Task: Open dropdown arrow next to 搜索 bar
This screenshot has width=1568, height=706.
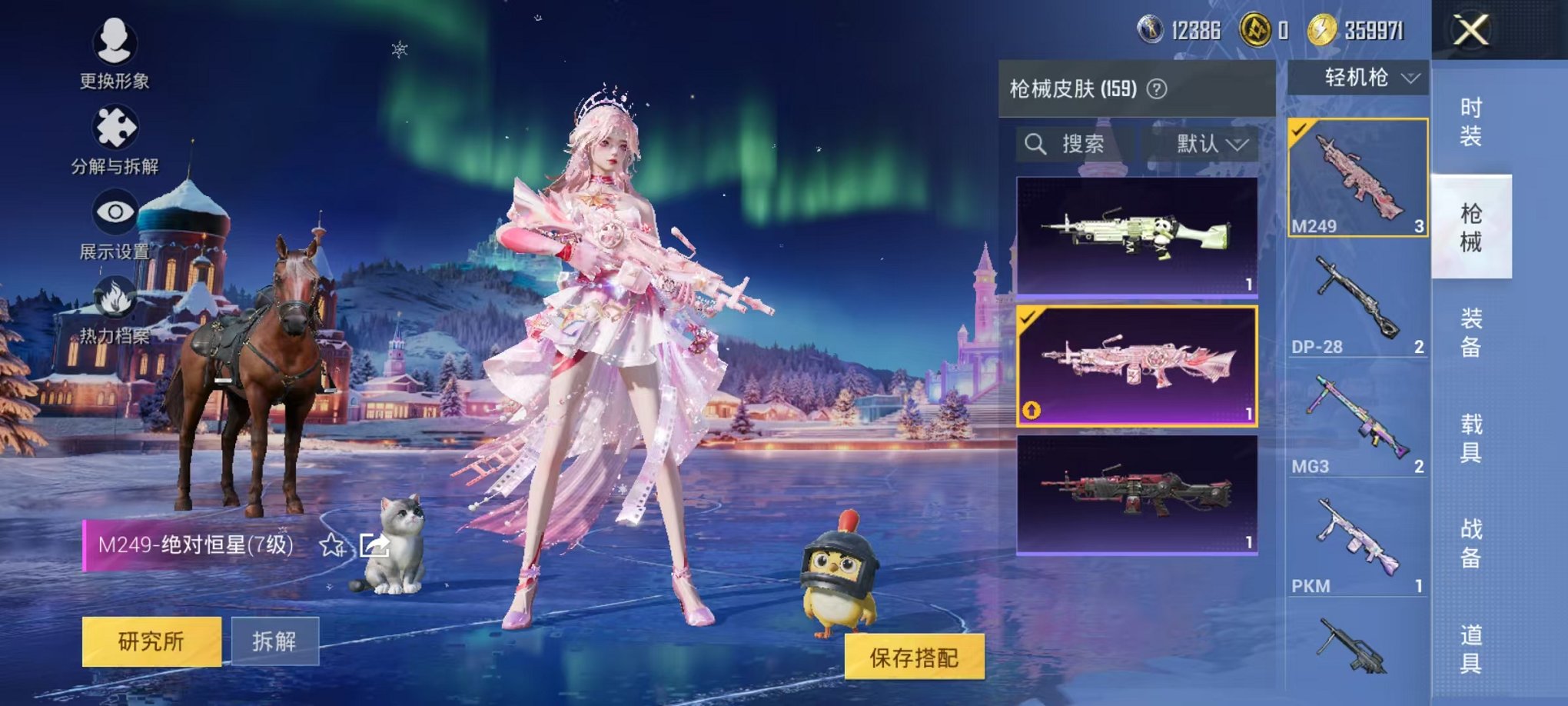Action: [x=1240, y=145]
